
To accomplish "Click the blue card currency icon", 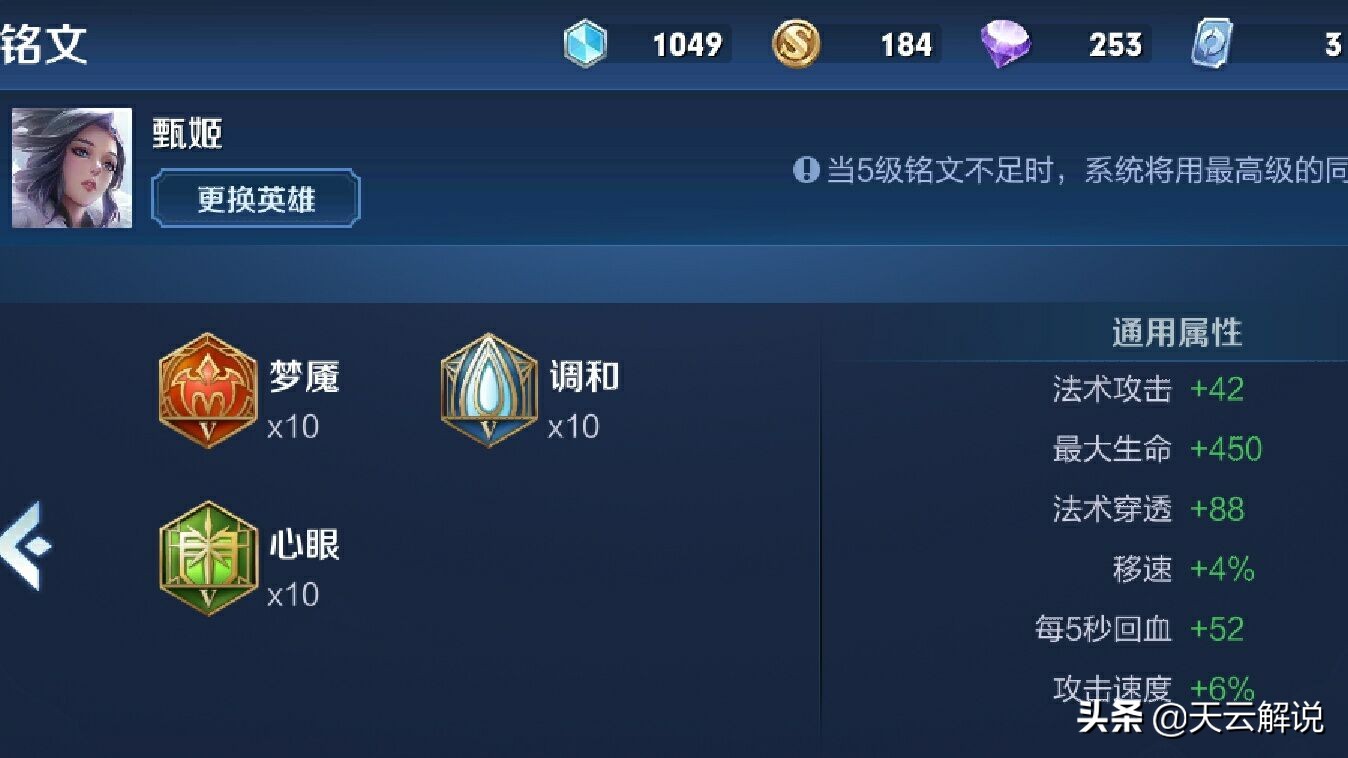I will tap(1210, 44).
